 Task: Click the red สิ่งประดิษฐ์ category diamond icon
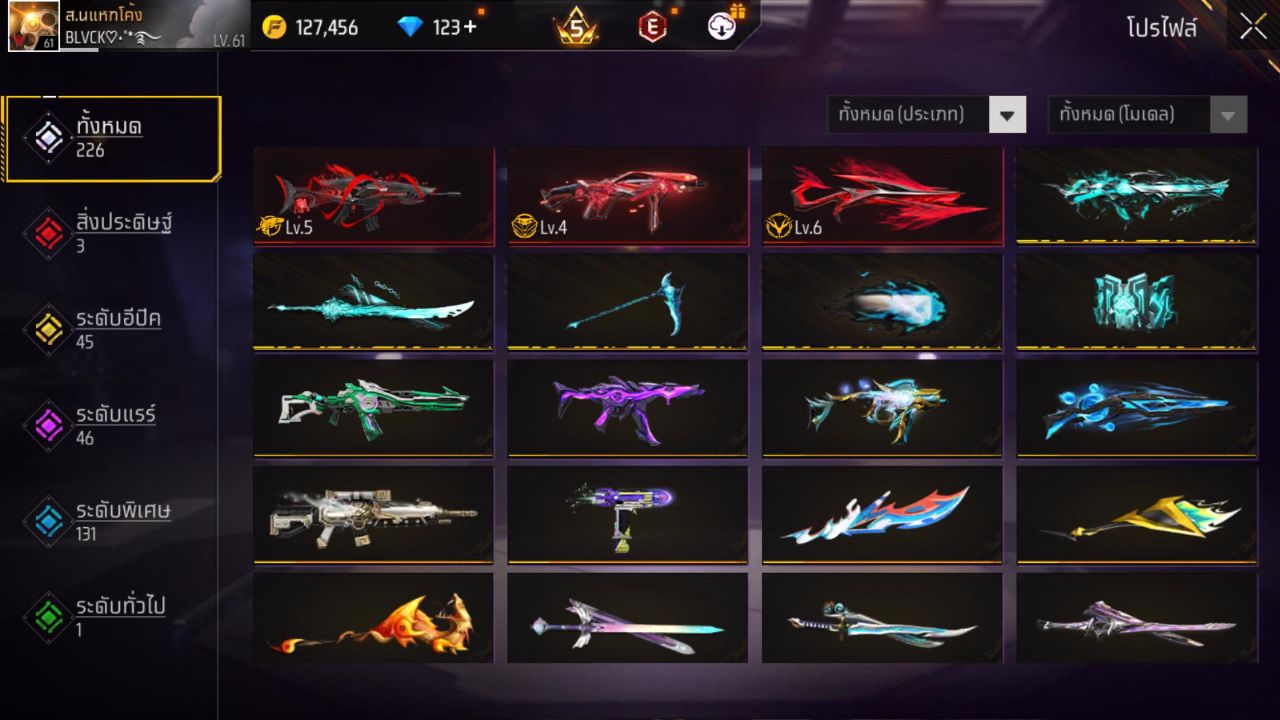click(x=48, y=231)
